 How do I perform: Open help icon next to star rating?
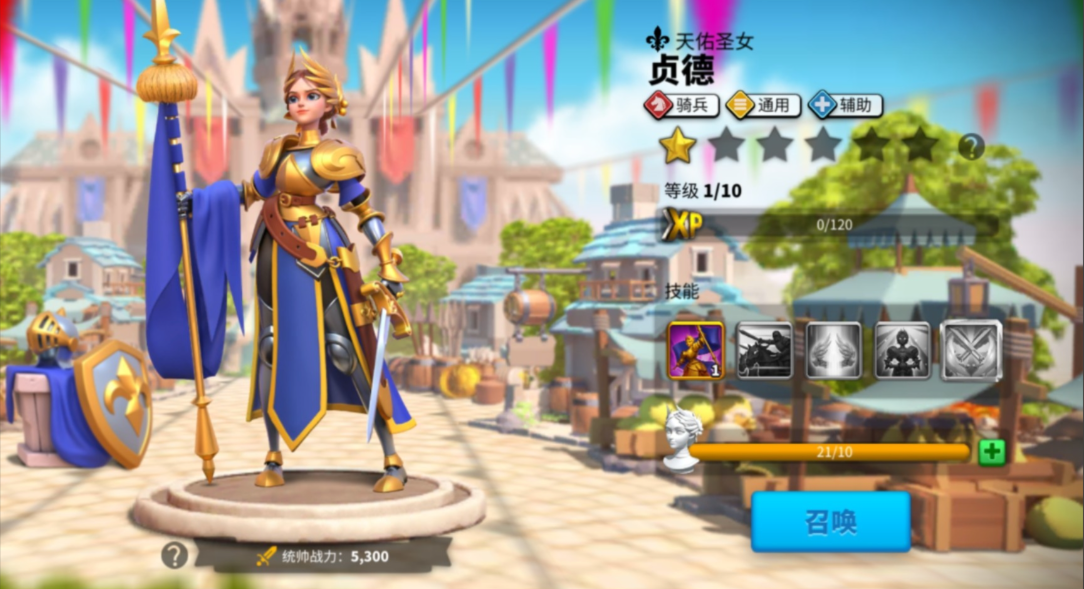coord(971,147)
